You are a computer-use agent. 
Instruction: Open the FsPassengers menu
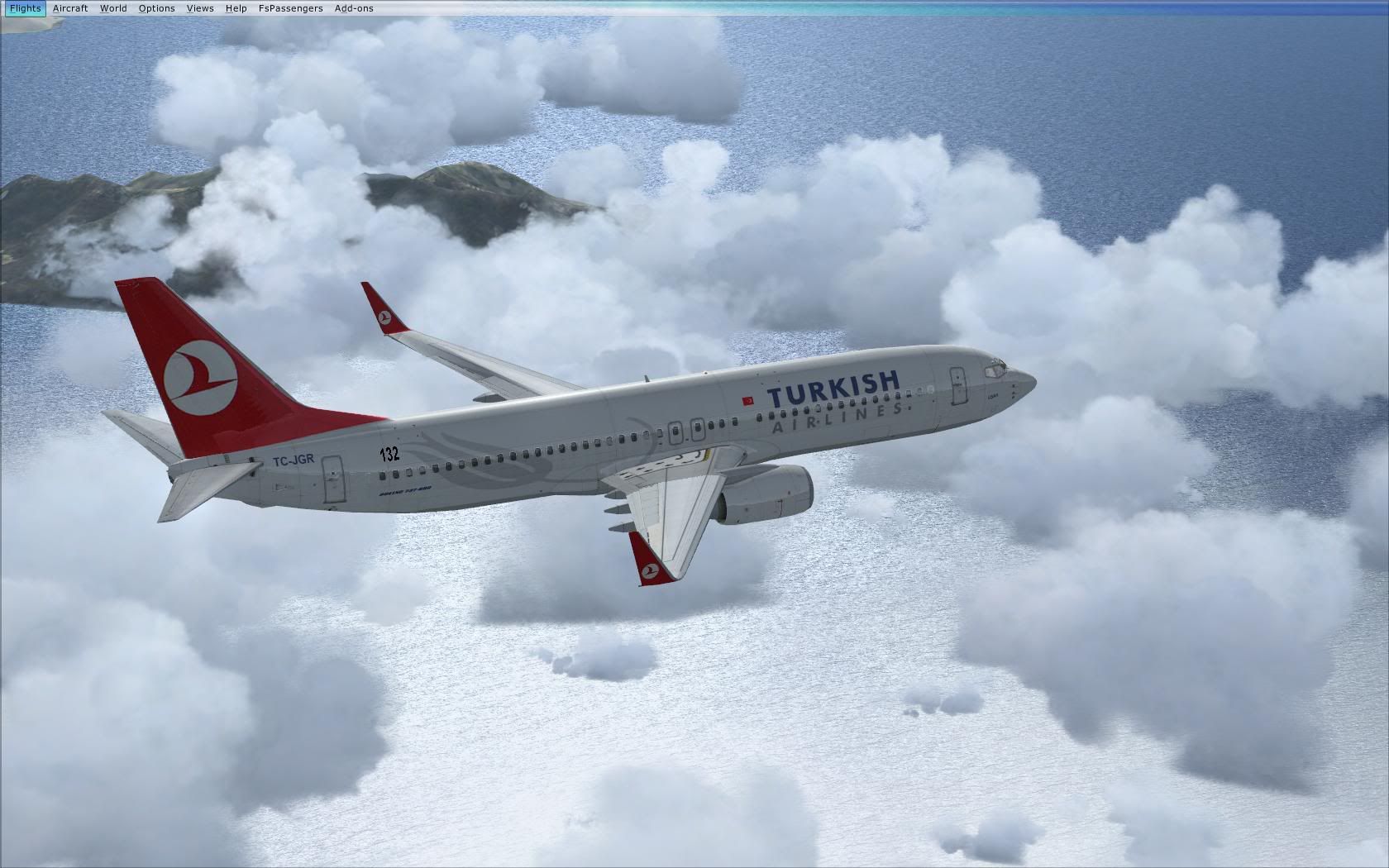click(x=290, y=8)
